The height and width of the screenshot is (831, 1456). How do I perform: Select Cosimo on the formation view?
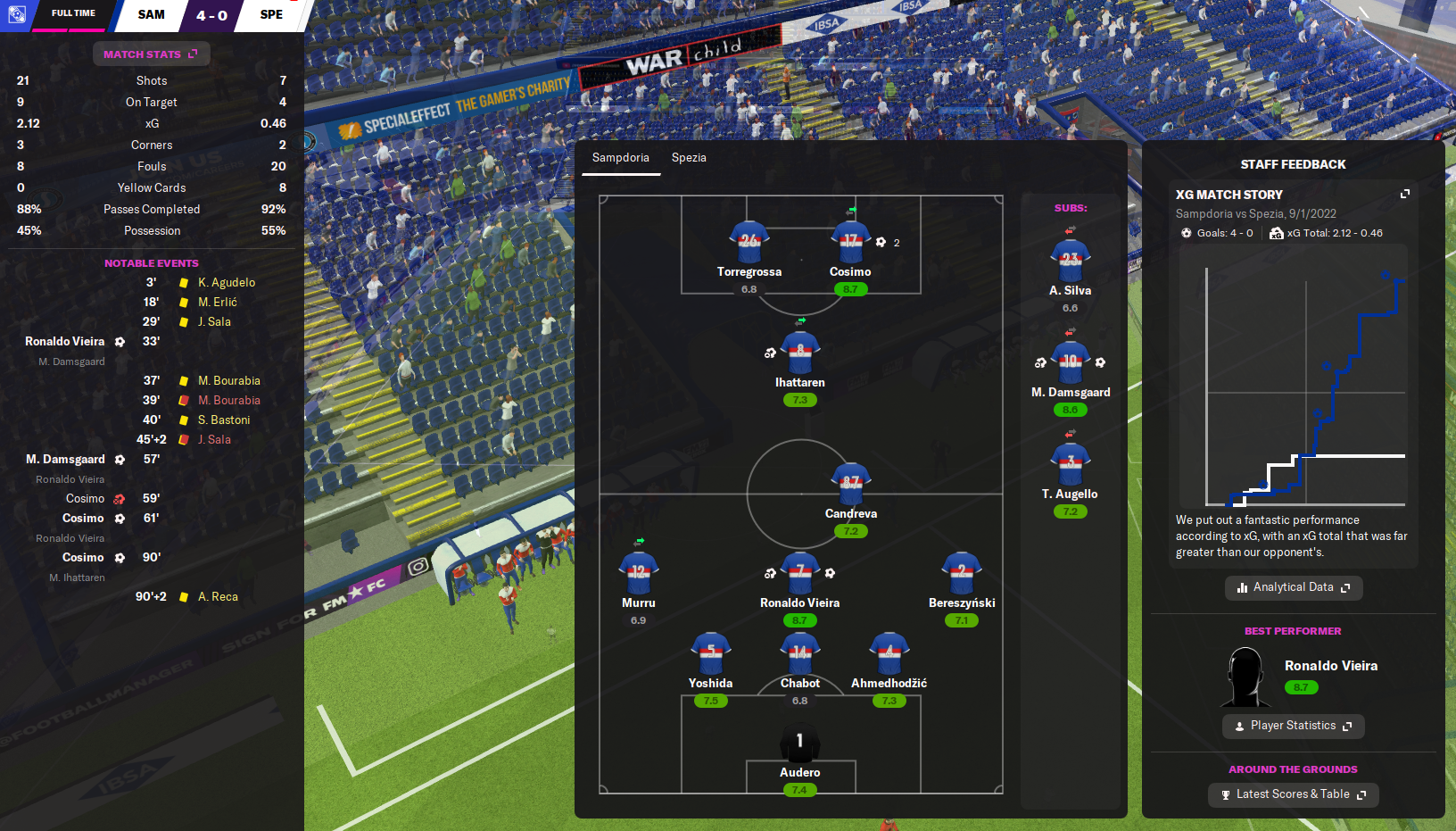pyautogui.click(x=850, y=243)
